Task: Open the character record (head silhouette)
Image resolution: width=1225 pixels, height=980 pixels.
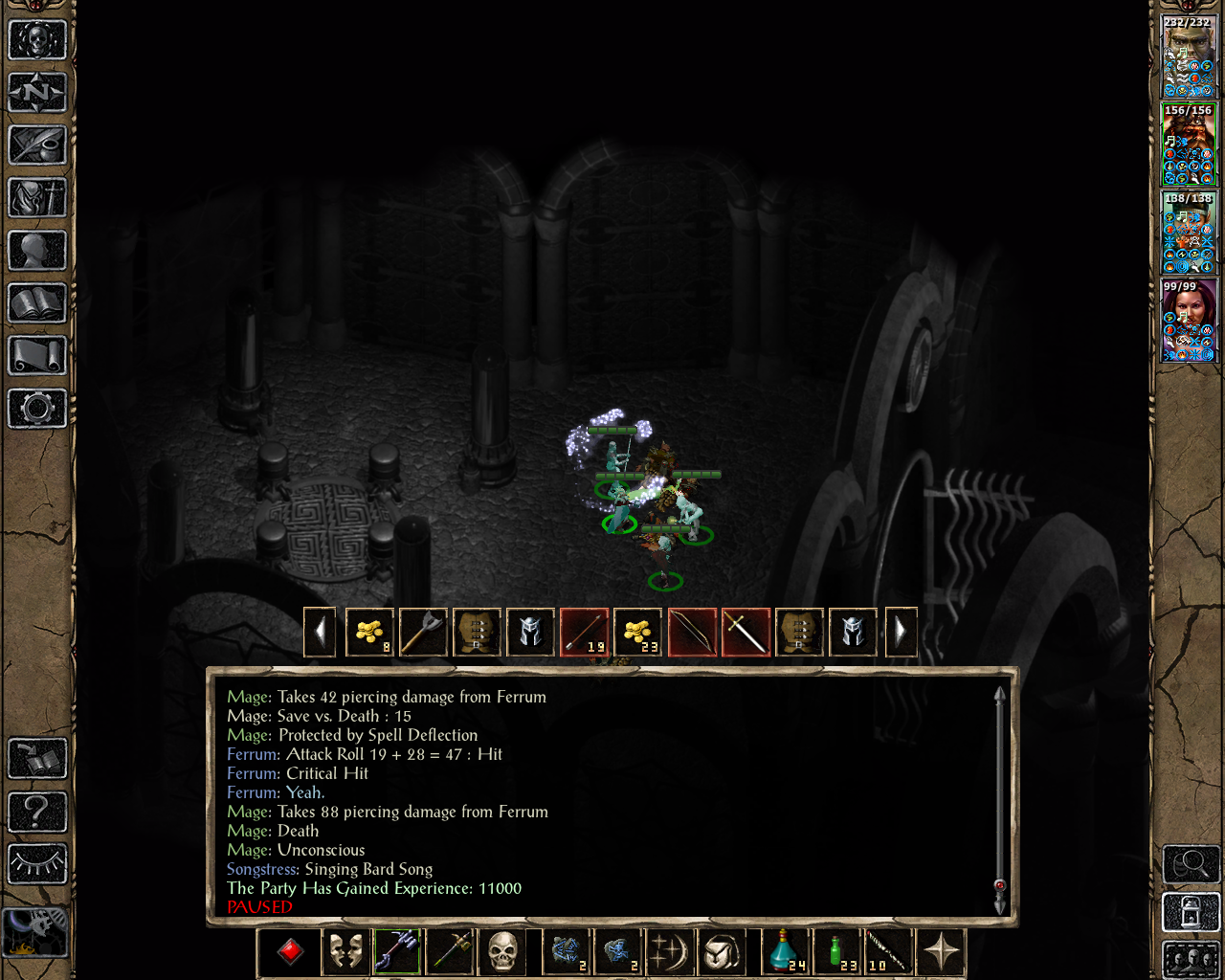Action: pos(37,251)
